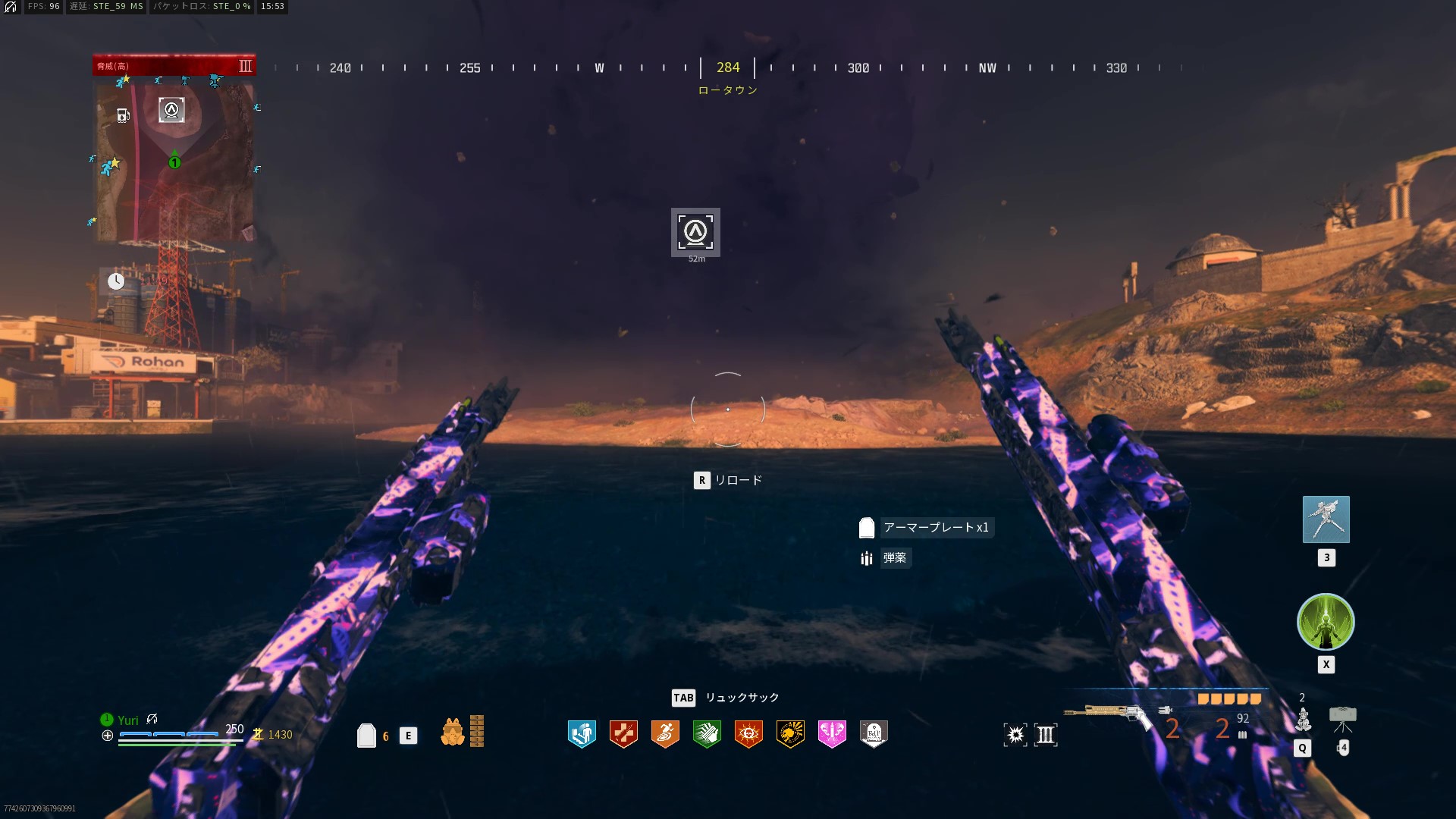Choose the red Quick Revive perk icon
The height and width of the screenshot is (819, 1456).
point(623,733)
